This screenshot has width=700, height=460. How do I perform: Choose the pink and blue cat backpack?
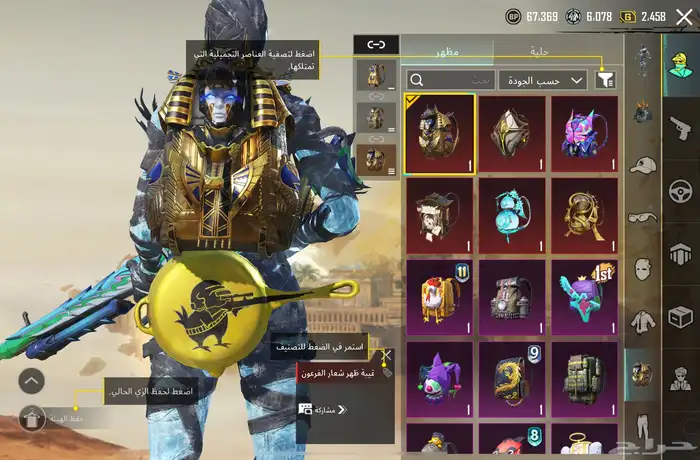pyautogui.click(x=586, y=134)
